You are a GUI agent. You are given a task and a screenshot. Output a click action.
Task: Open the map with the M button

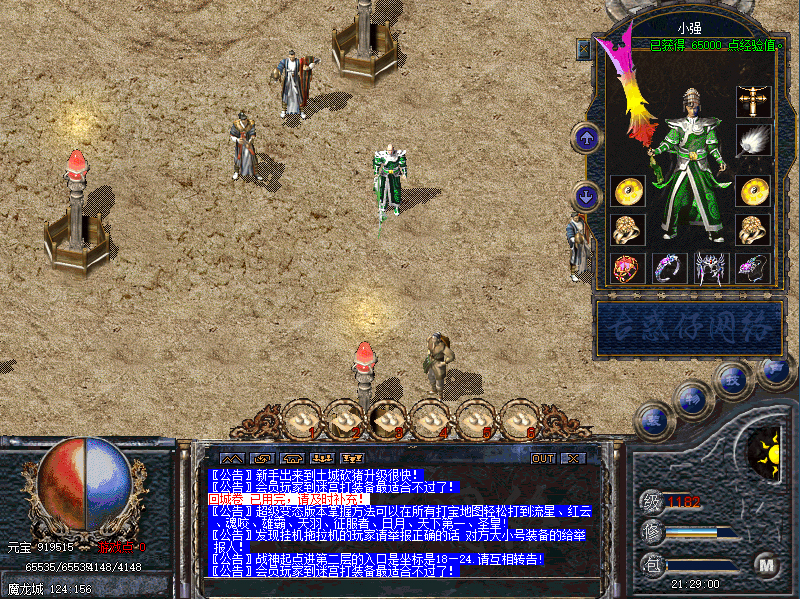coord(767,564)
